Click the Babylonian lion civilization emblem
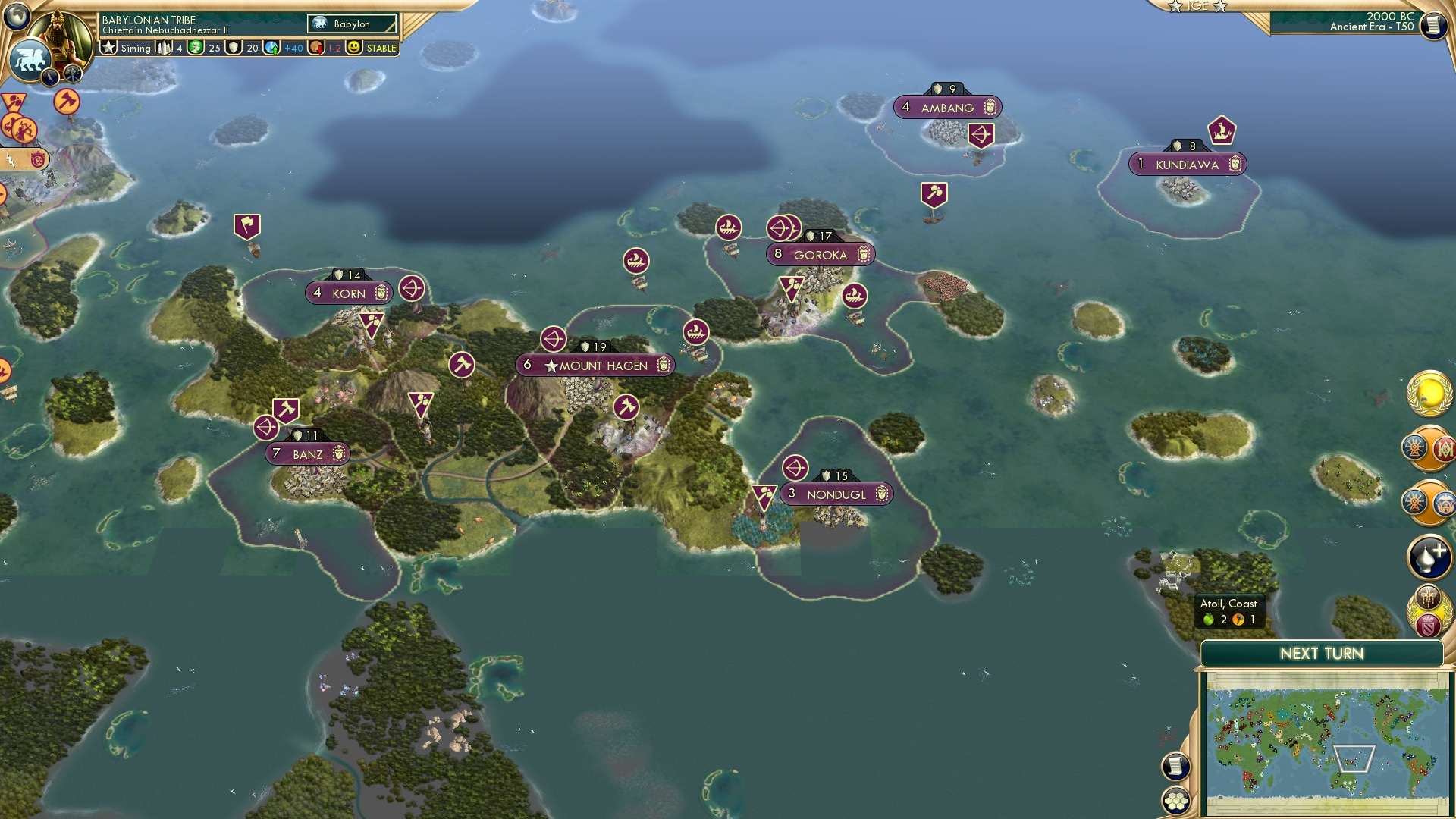Viewport: 1456px width, 819px height. tap(29, 59)
